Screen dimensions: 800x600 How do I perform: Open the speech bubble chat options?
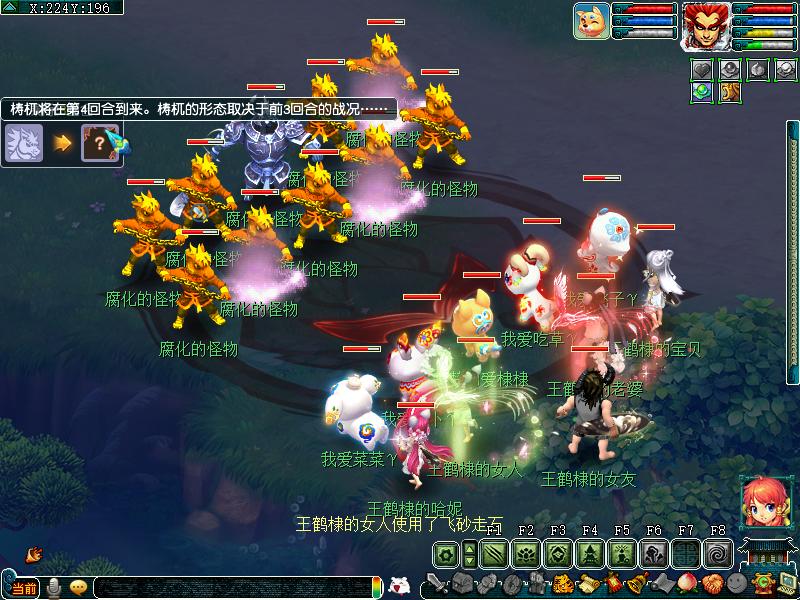[78, 588]
